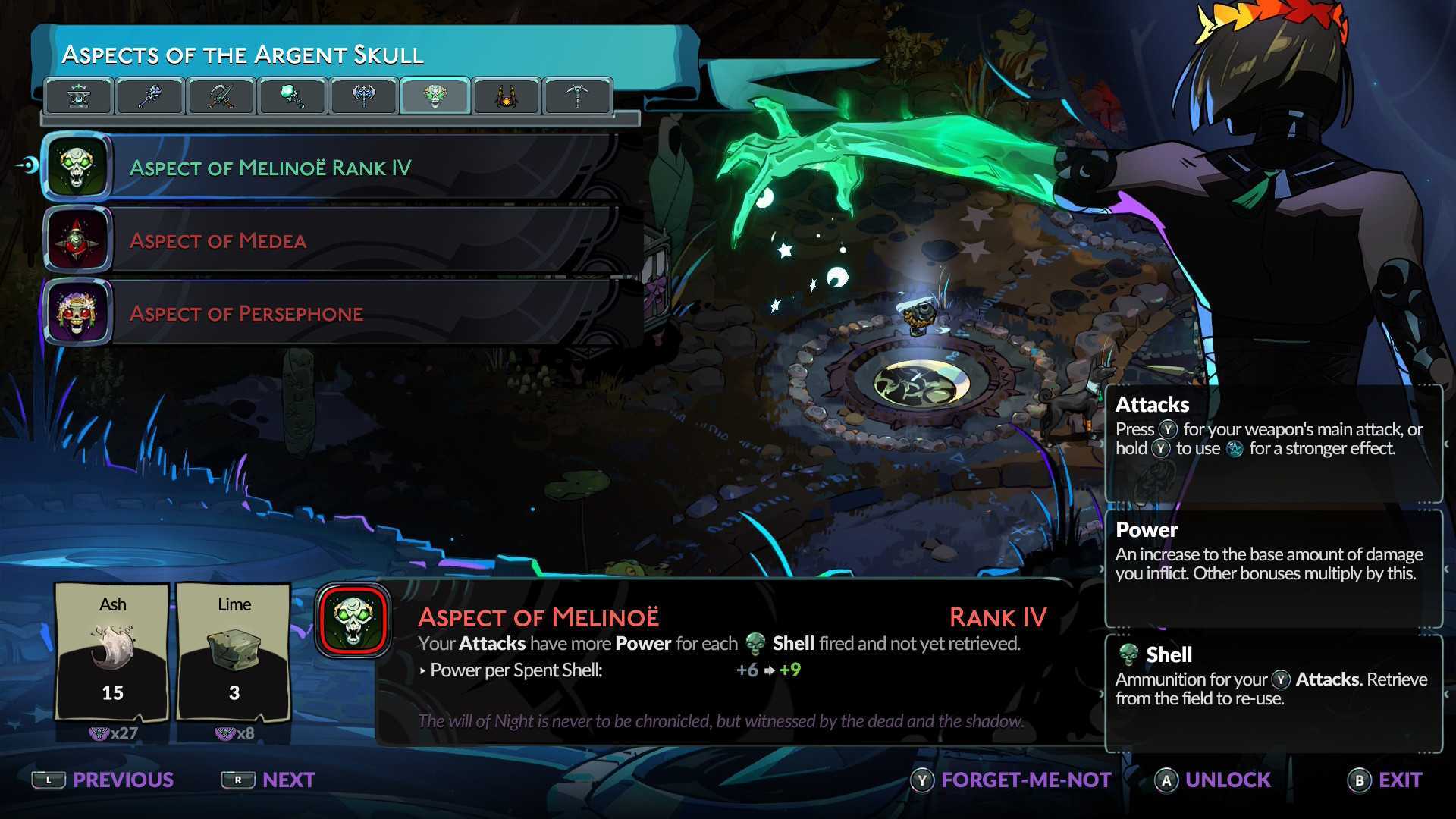Open the Umbral Flames torch tab
The image size is (1456, 819).
[x=293, y=96]
